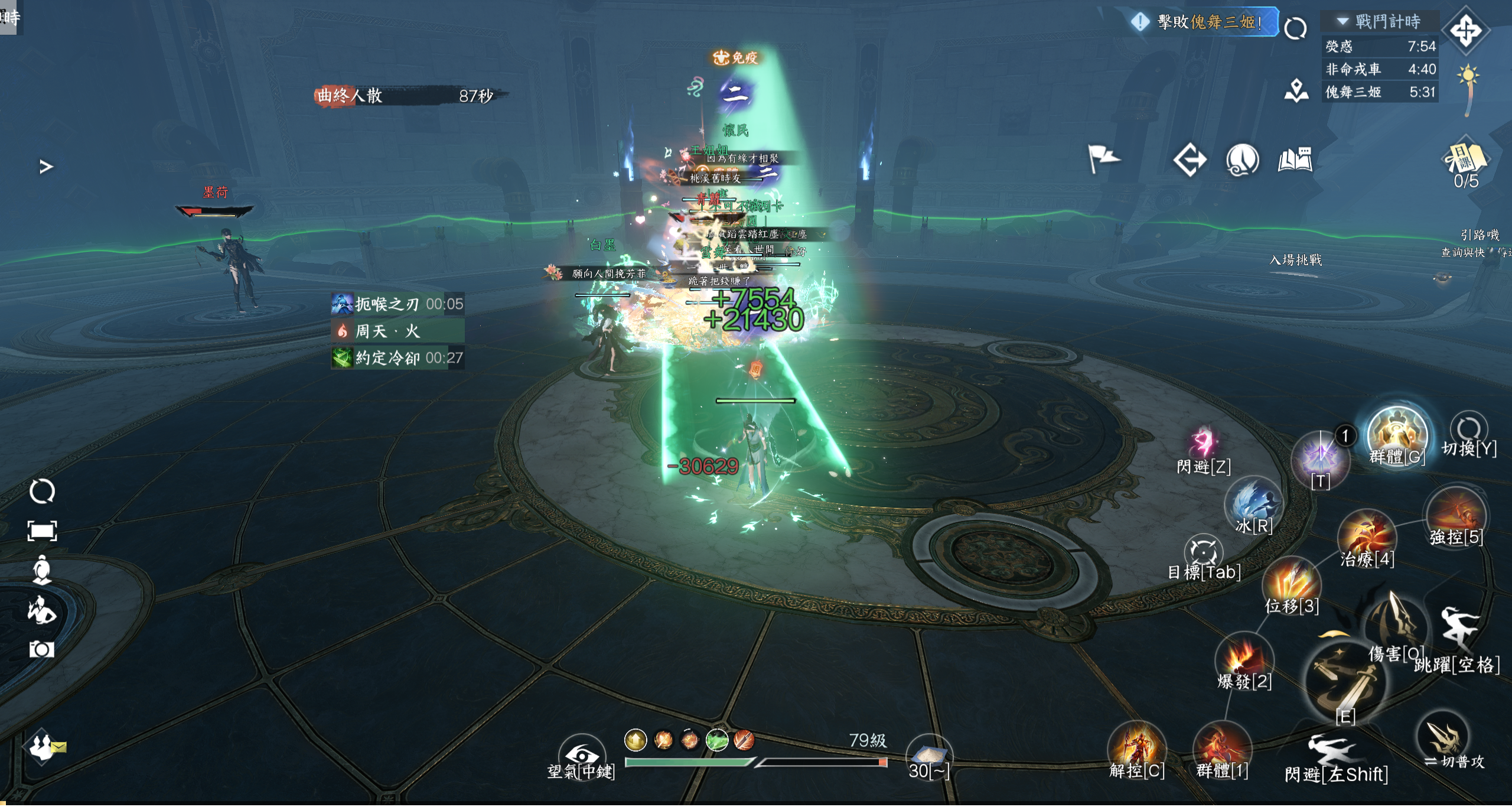Cast the 強控[5] control skill
The image size is (1512, 807).
click(1455, 514)
